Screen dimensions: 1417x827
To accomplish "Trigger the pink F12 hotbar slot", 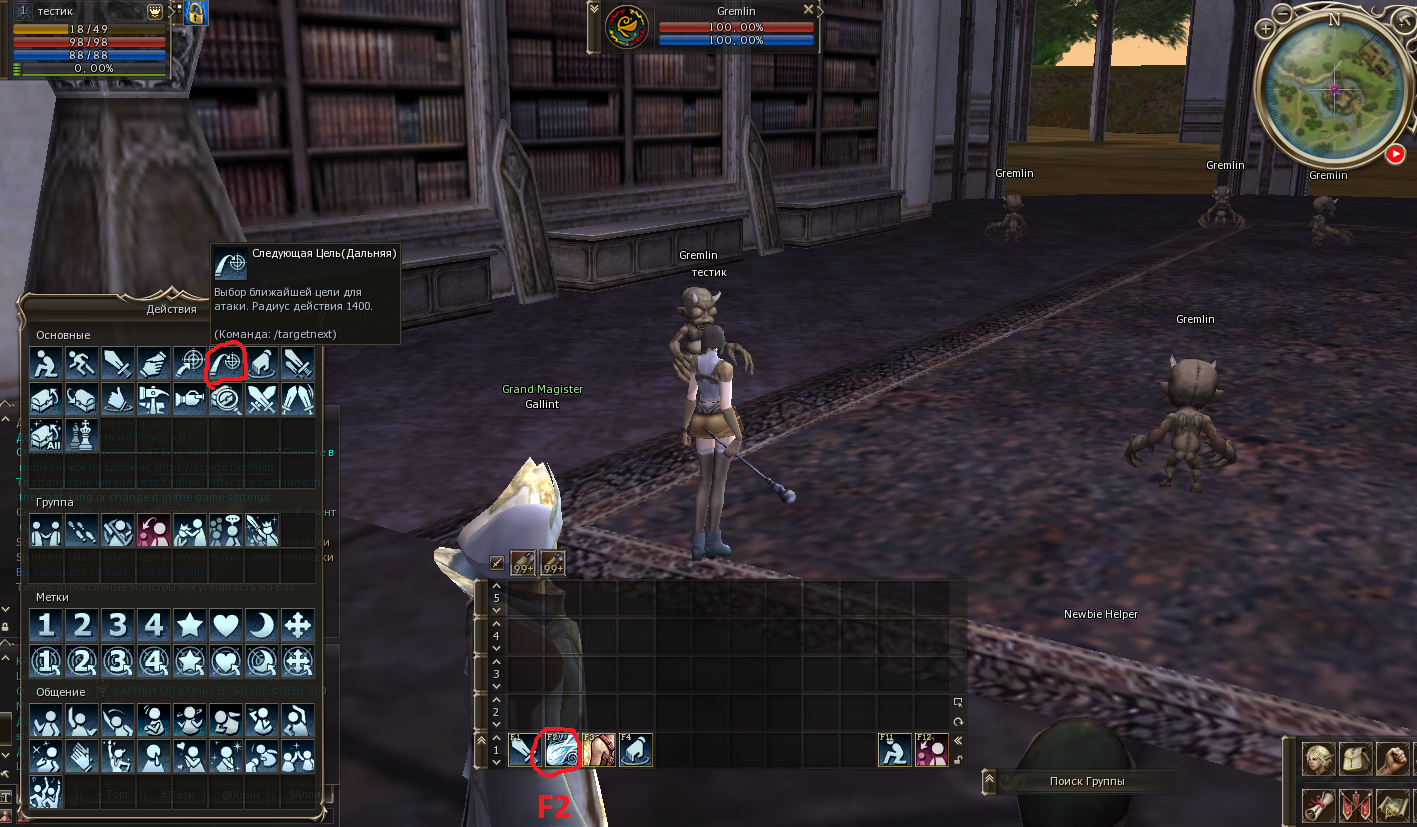I will pos(931,750).
